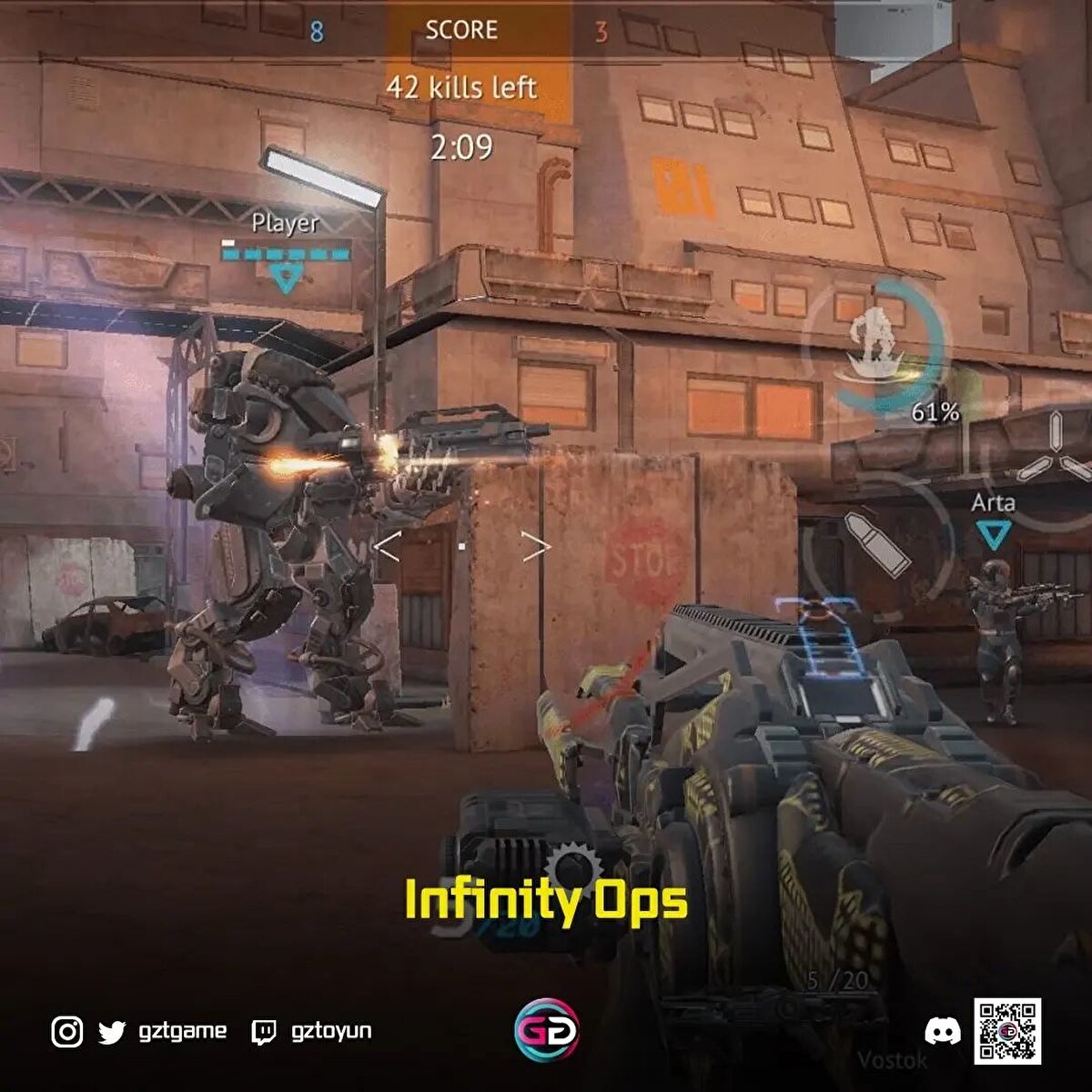Open the Discord logo icon
The width and height of the screenshot is (1092, 1092).
click(x=942, y=1031)
